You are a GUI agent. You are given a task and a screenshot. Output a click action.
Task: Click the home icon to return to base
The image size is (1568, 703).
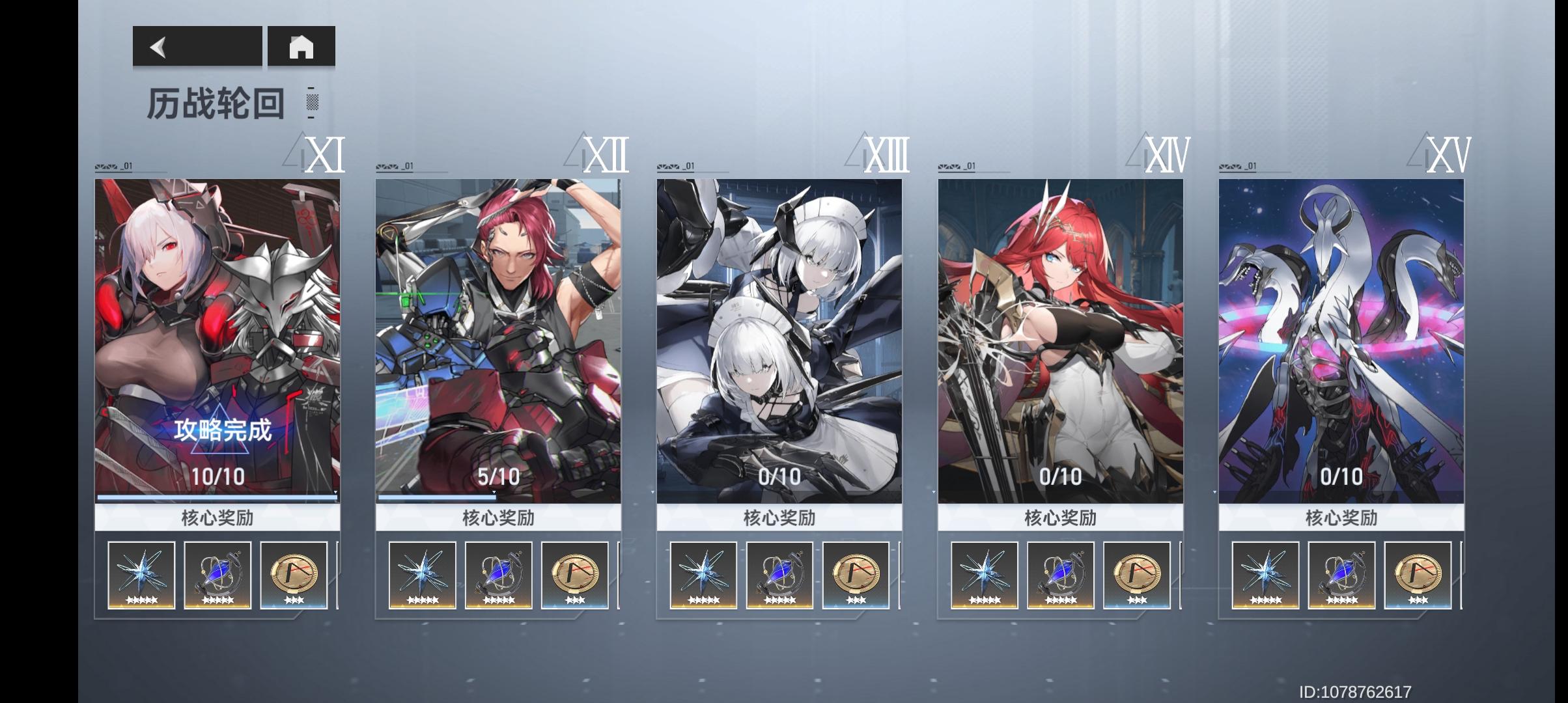(301, 48)
